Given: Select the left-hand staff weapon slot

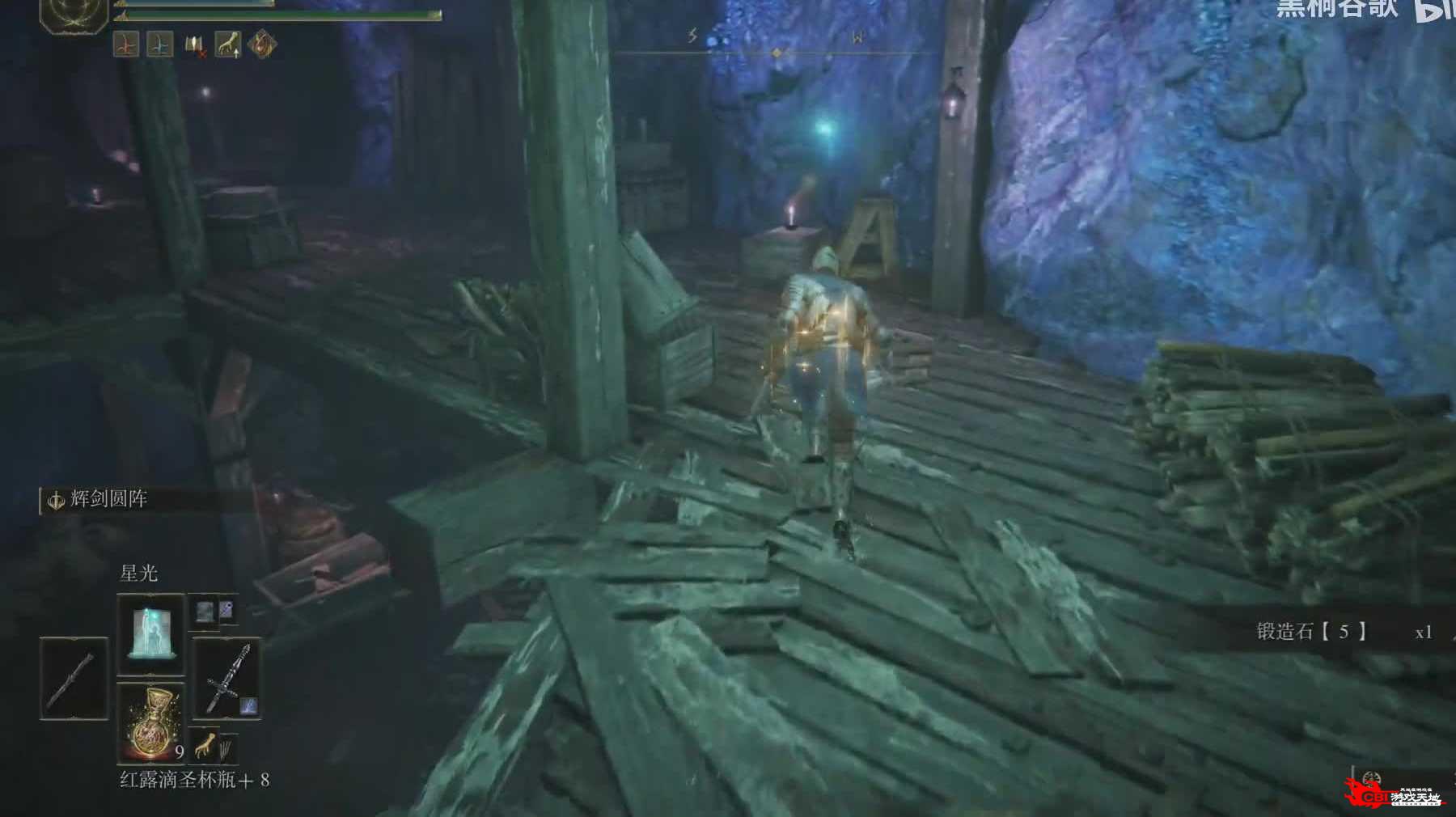Looking at the screenshot, I should click(x=74, y=679).
